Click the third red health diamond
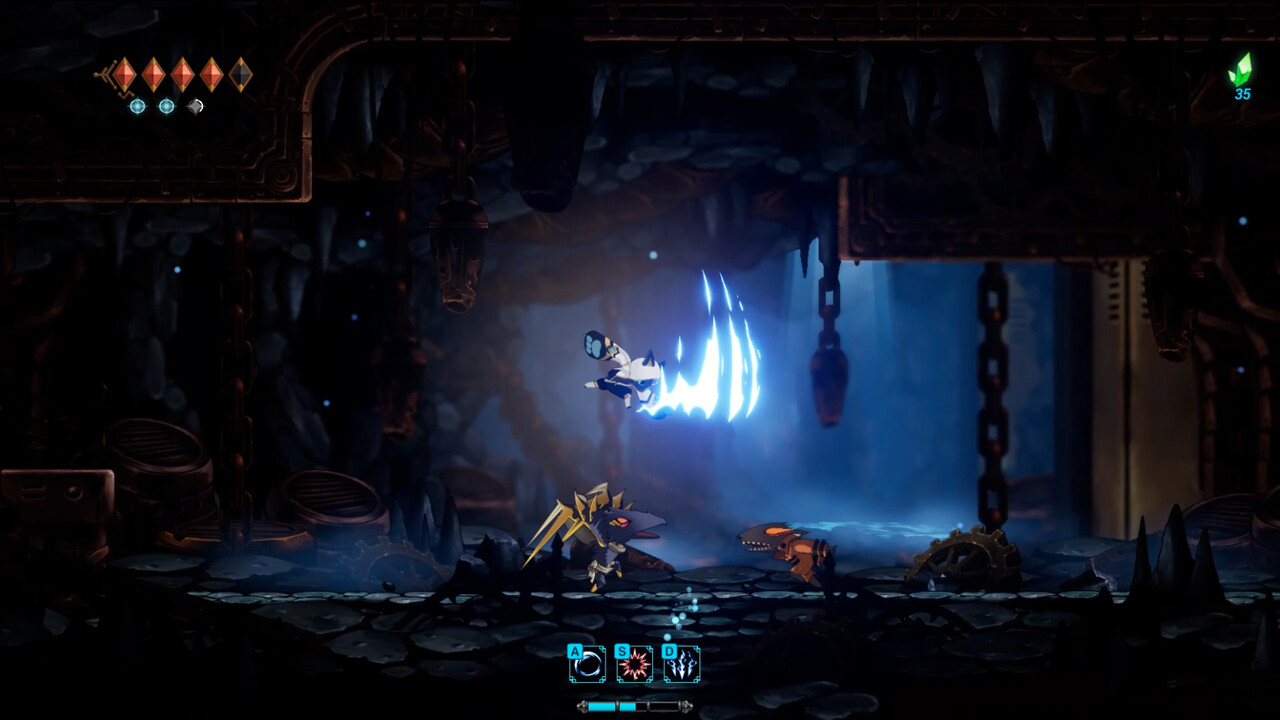Image resolution: width=1280 pixels, height=720 pixels. (183, 74)
